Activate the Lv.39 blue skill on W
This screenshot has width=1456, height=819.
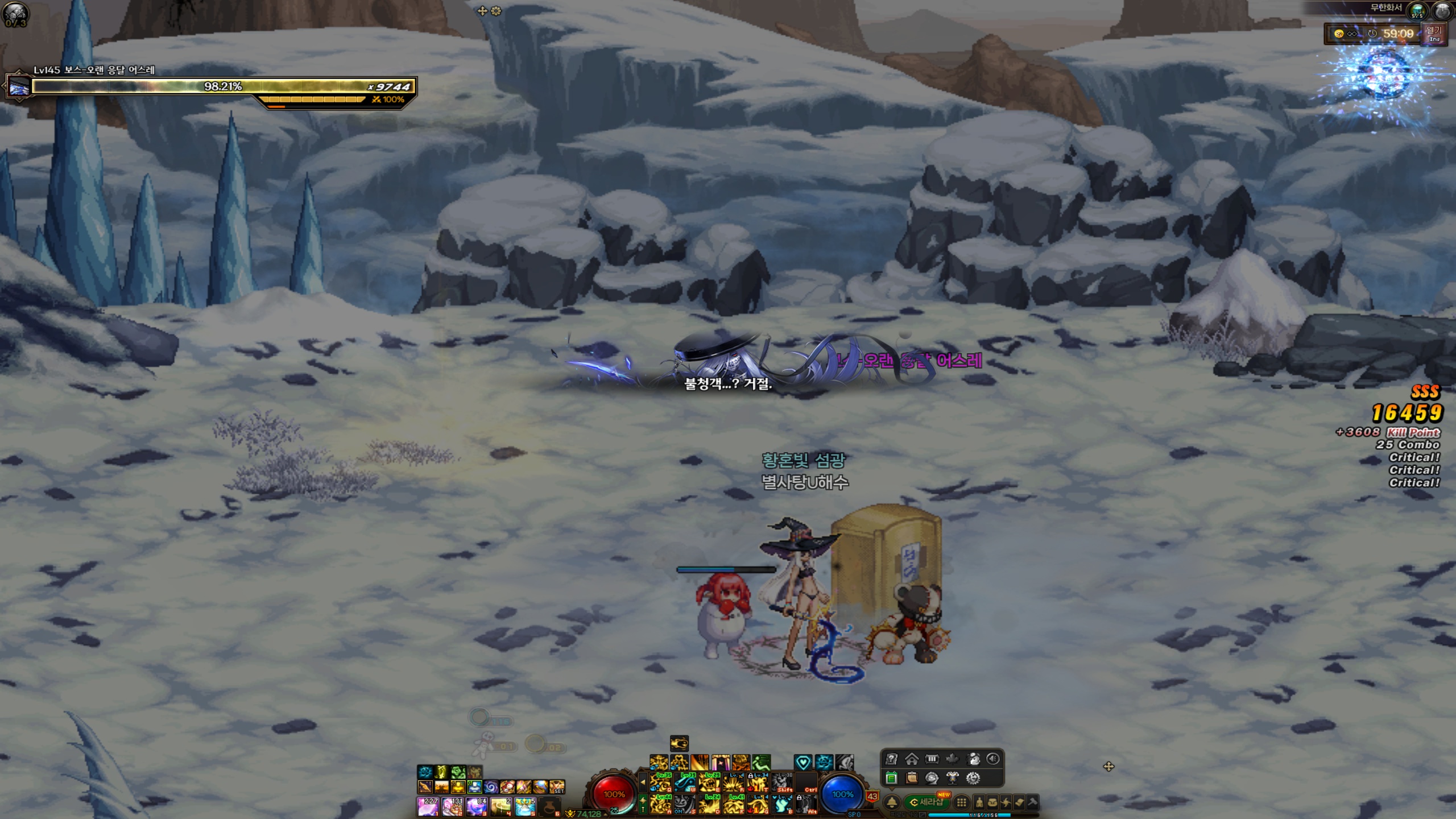tap(685, 783)
